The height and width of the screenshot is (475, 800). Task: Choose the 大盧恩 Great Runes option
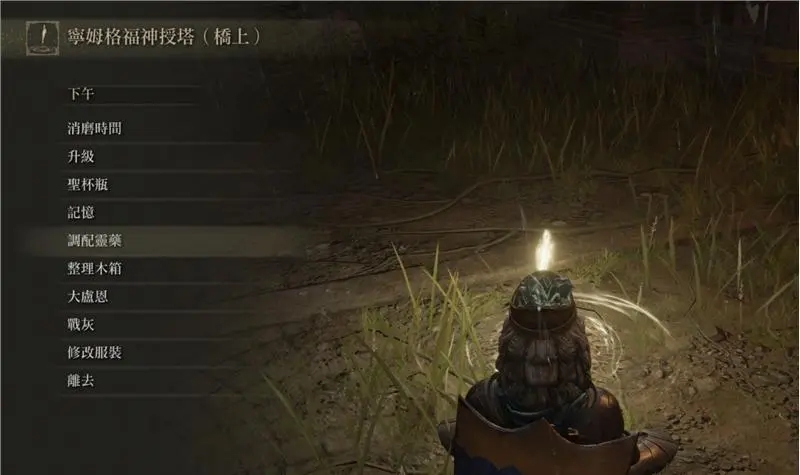coord(88,297)
